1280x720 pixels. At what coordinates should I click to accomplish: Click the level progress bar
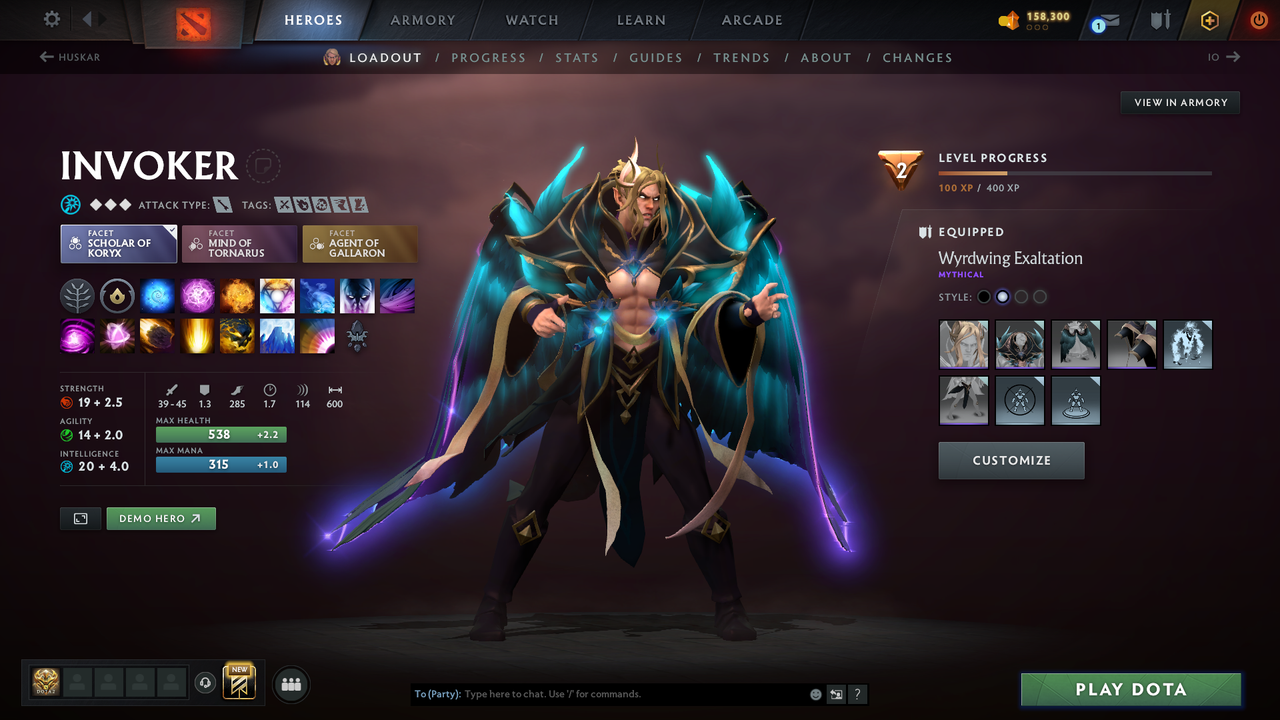click(1075, 171)
